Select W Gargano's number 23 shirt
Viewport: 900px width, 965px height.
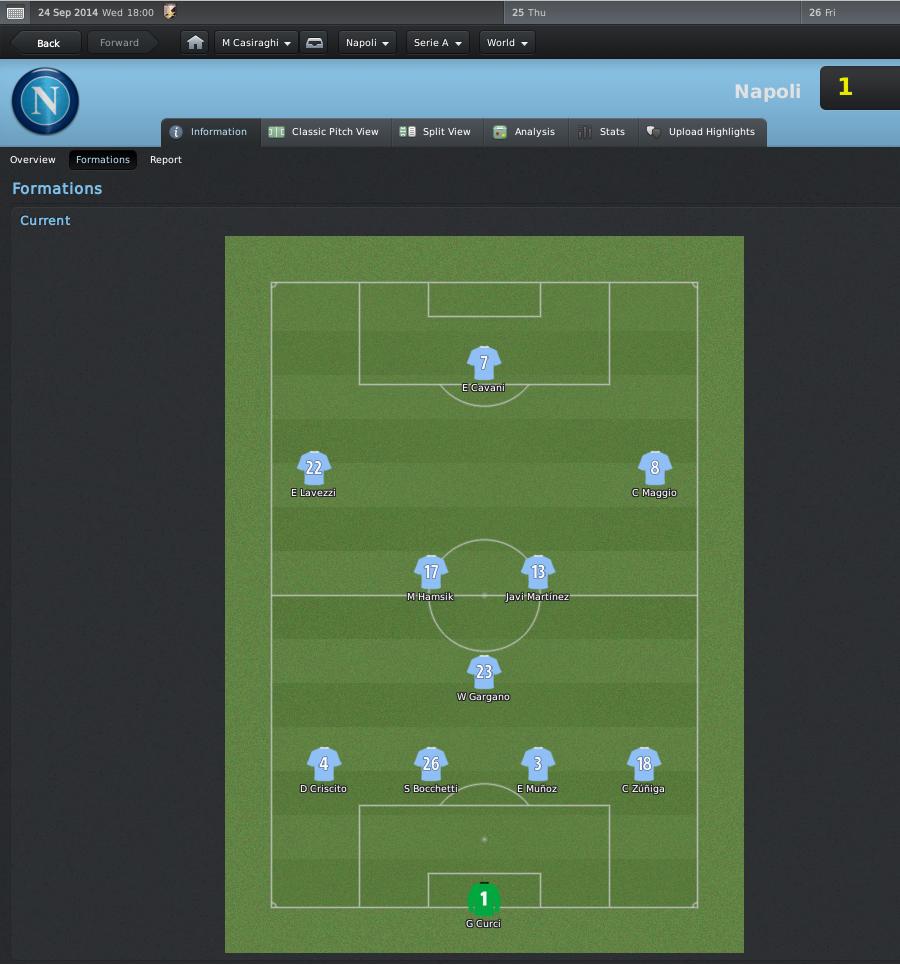pyautogui.click(x=484, y=672)
